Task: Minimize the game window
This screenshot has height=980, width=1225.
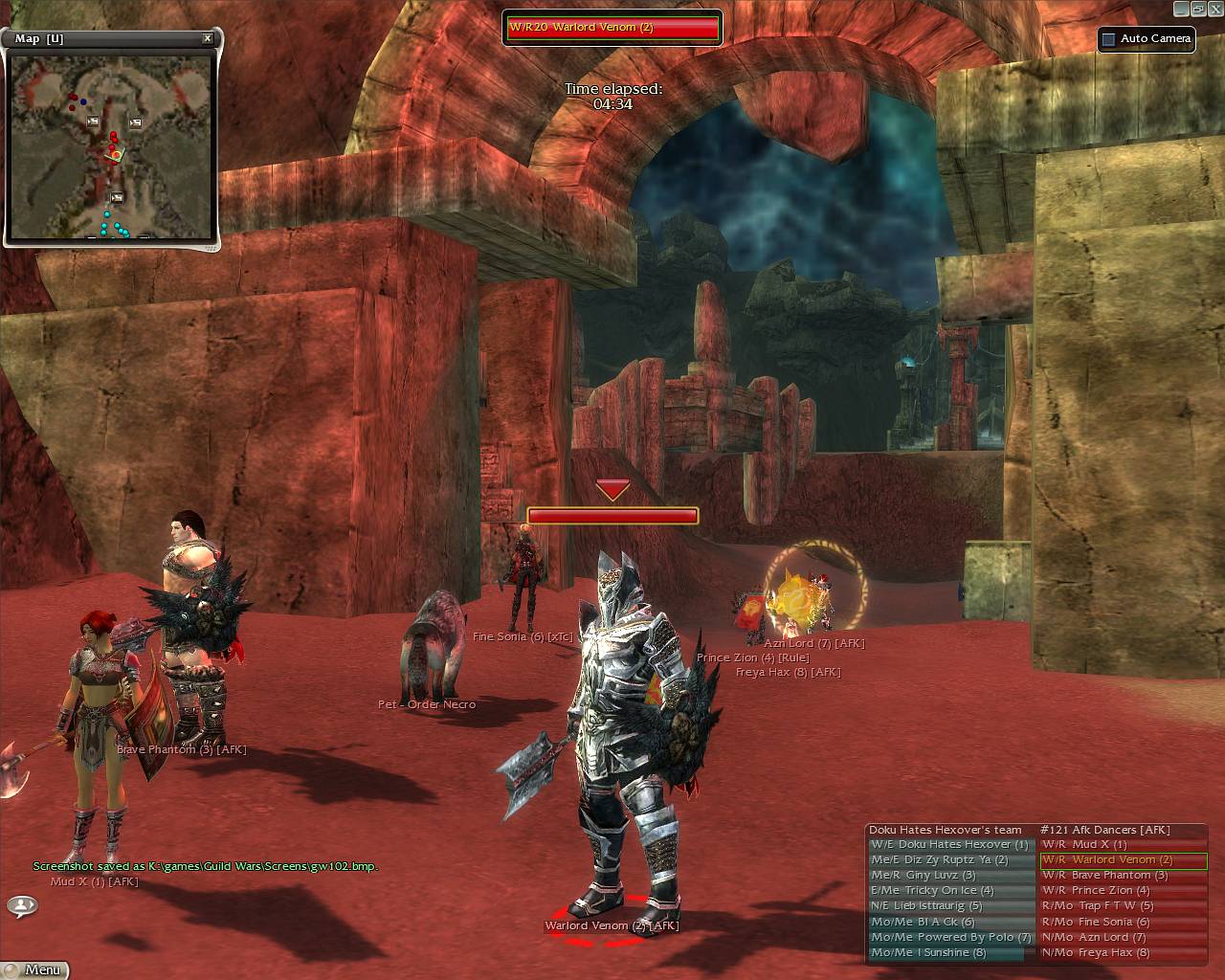Action: [x=1179, y=9]
